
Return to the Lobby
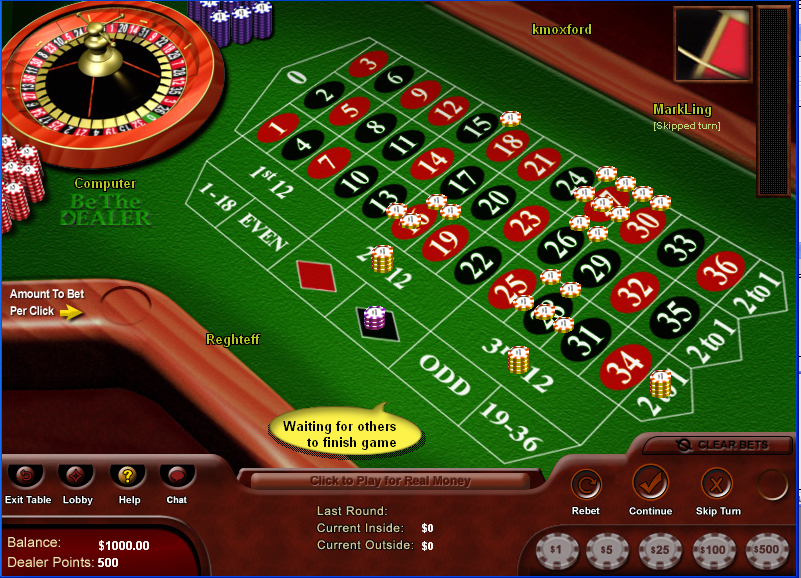coord(77,476)
